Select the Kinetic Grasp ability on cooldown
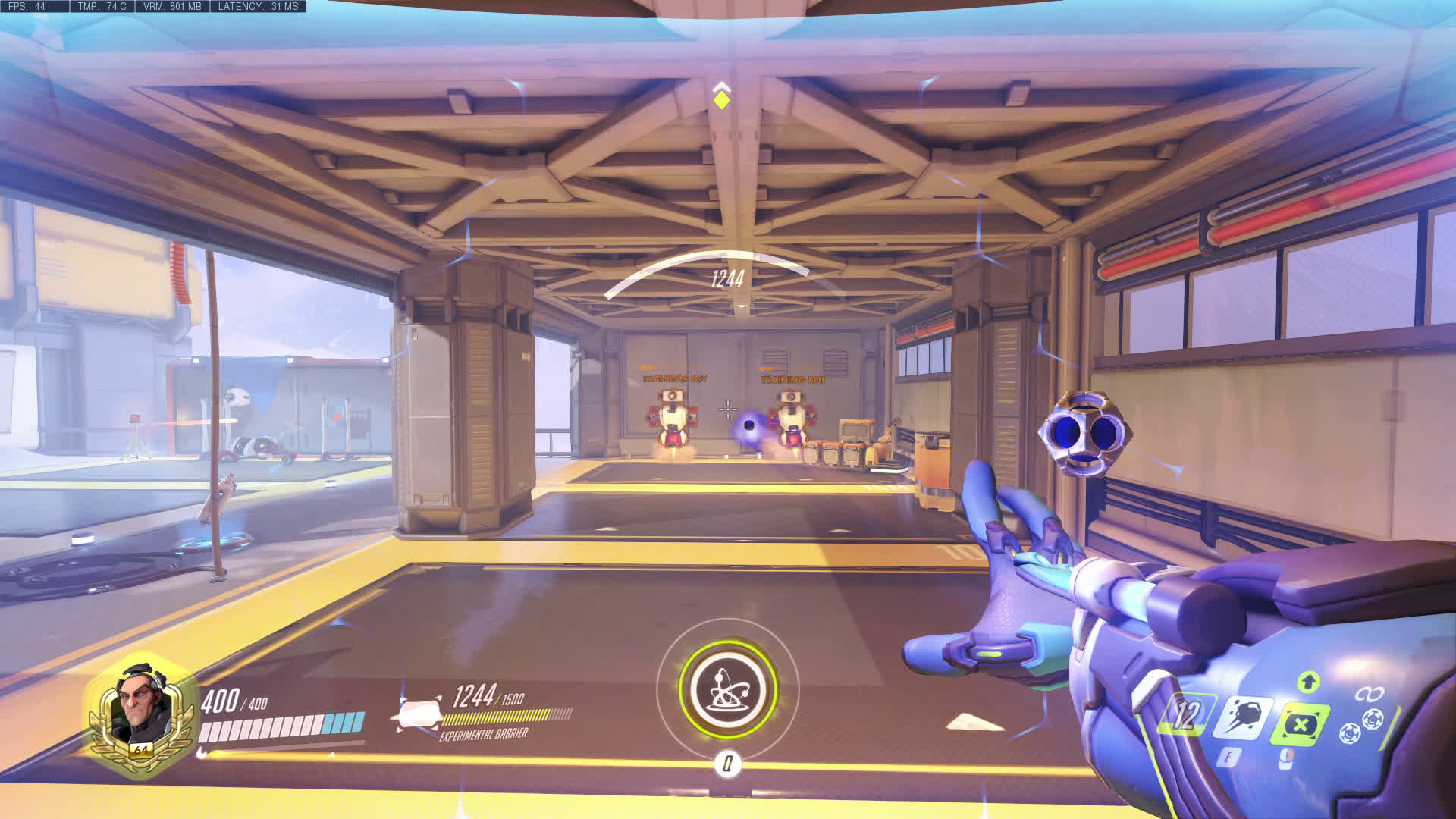1456x819 pixels. (1185, 715)
